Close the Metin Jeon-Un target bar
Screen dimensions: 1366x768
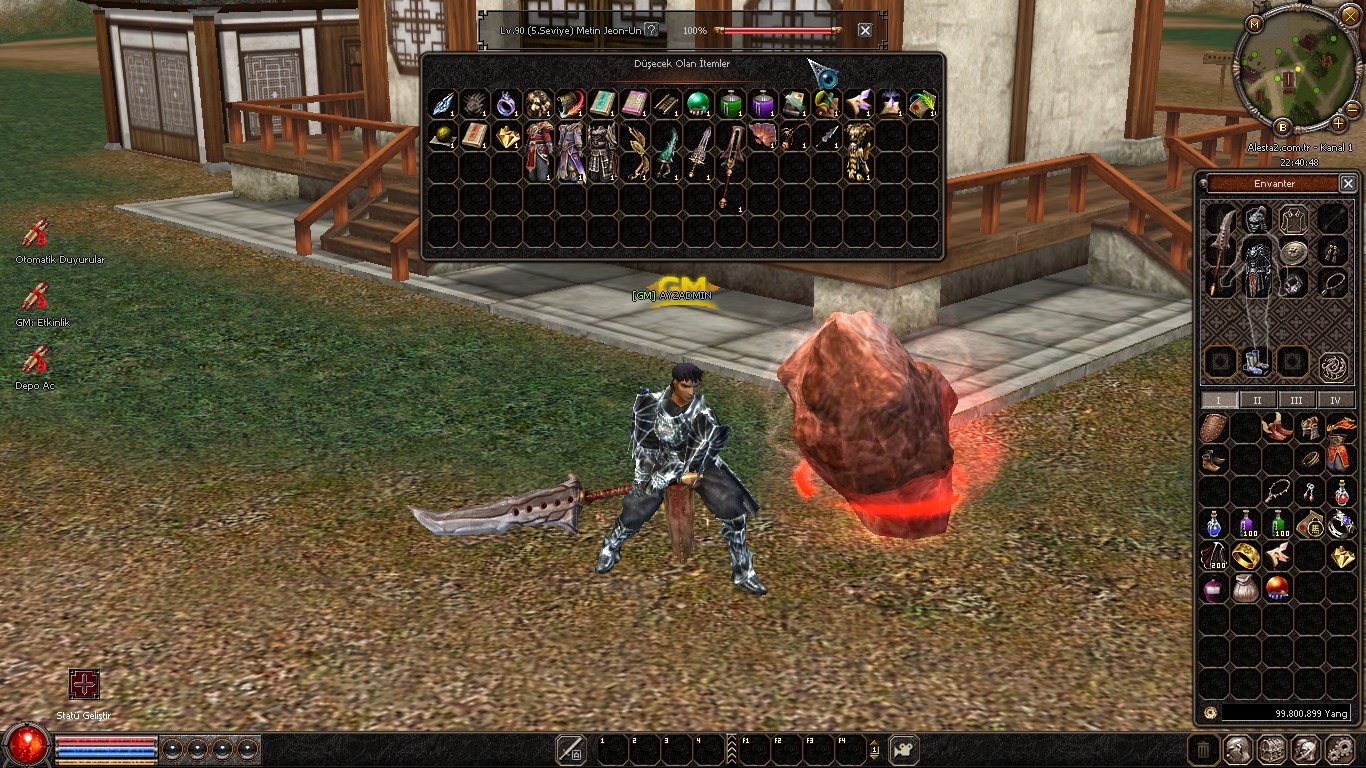pyautogui.click(x=865, y=30)
